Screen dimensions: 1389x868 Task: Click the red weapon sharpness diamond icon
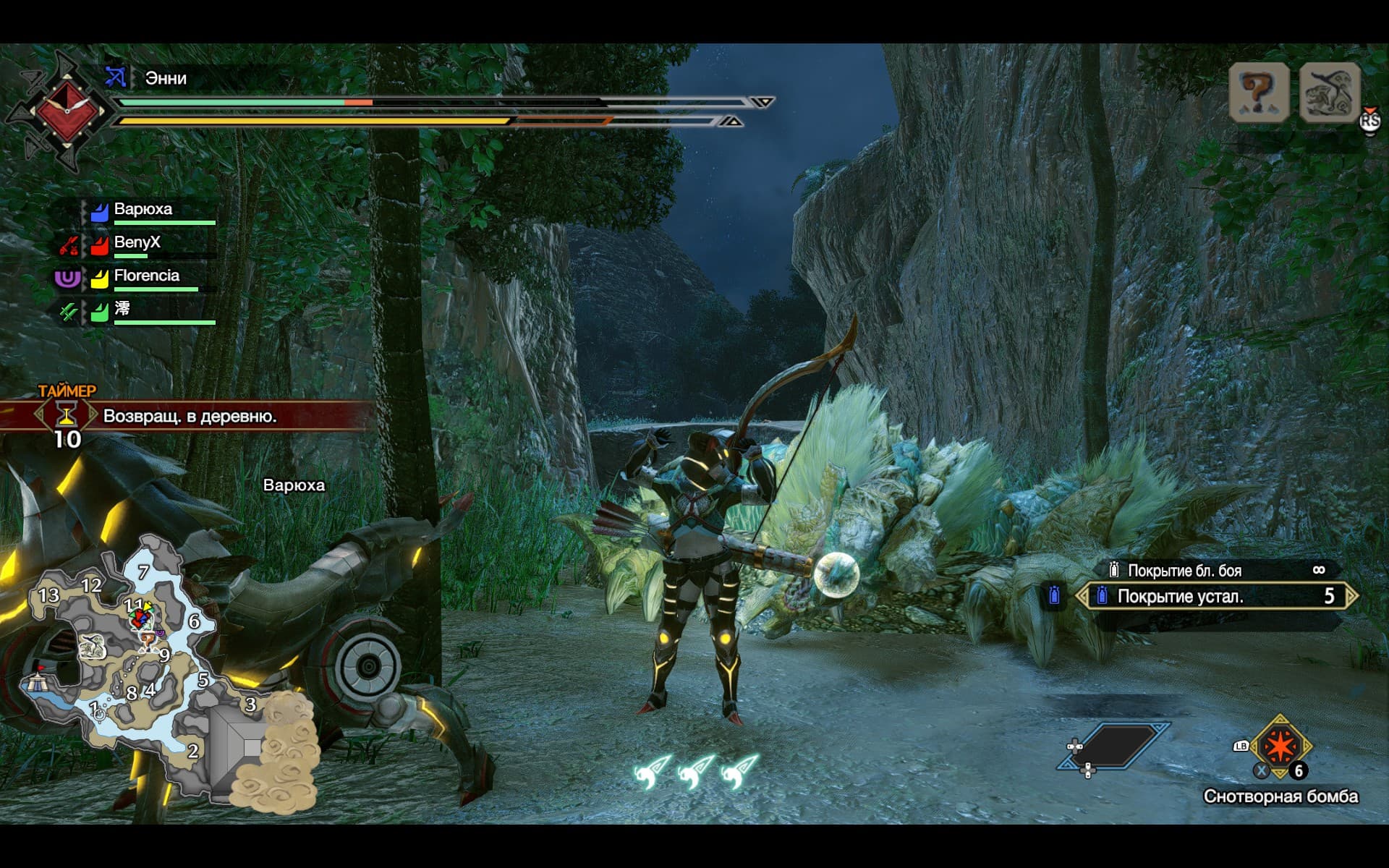(67, 111)
